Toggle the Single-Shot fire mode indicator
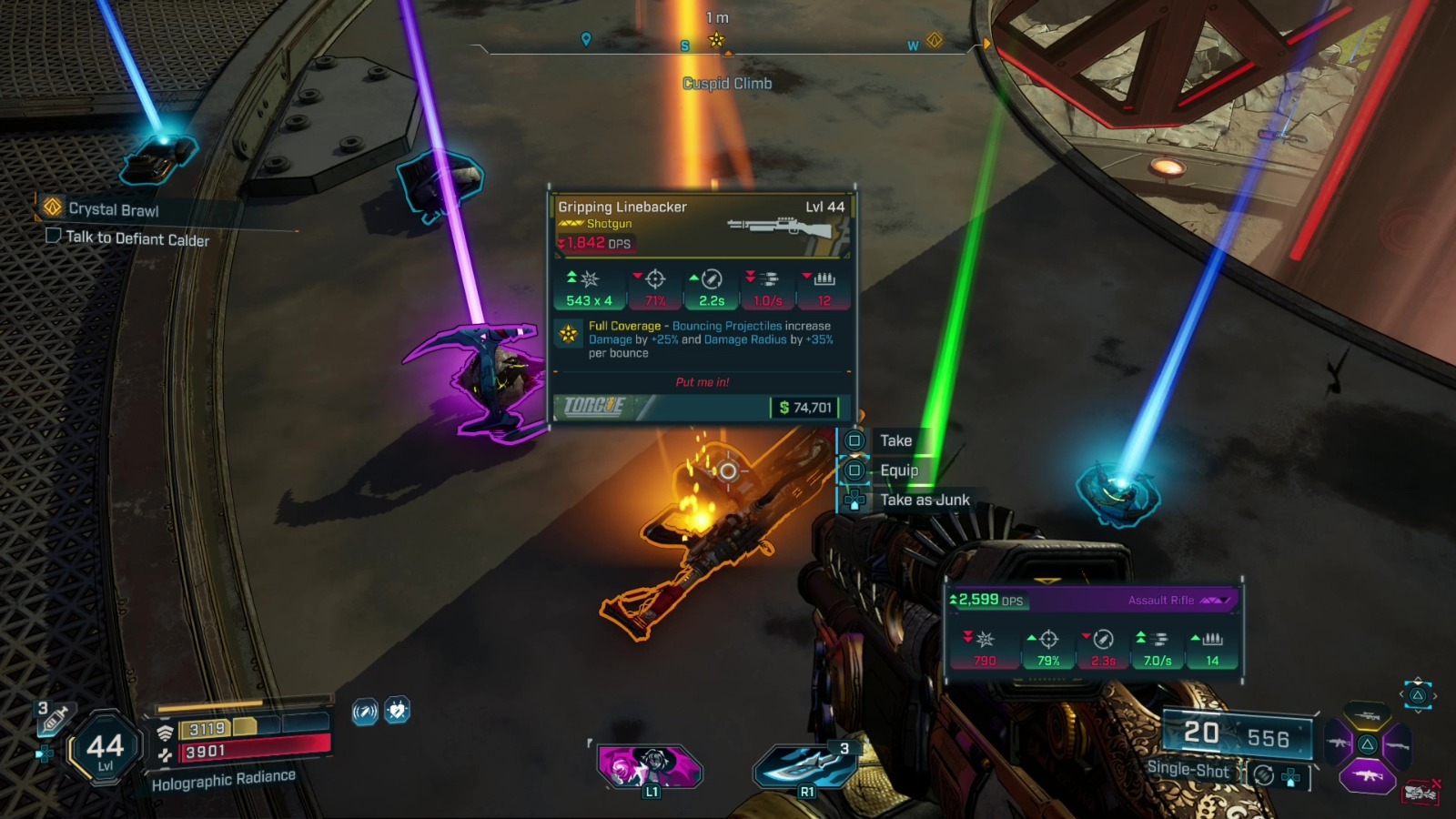 point(1188,769)
